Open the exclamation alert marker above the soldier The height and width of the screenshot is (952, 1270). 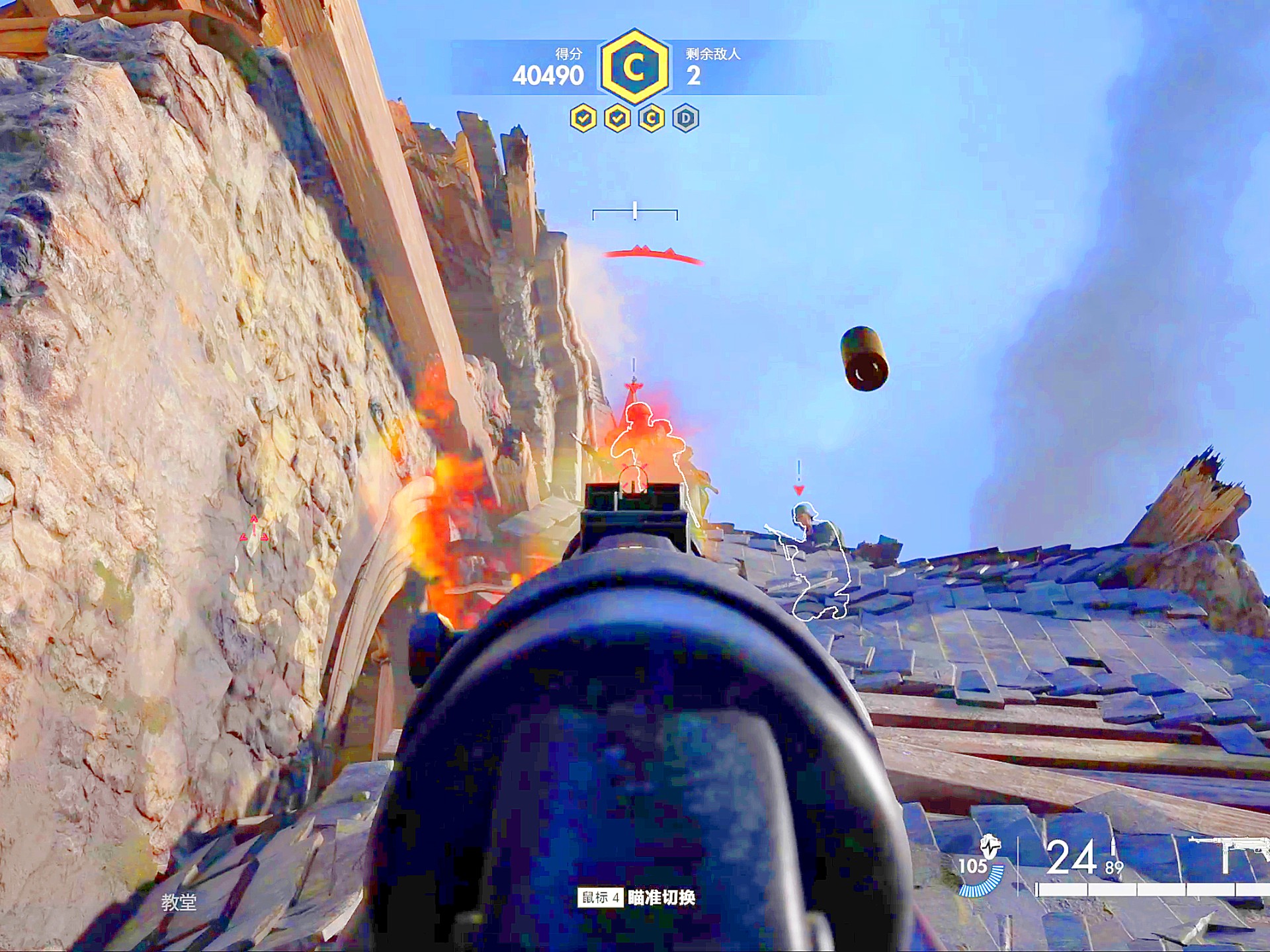(x=798, y=469)
